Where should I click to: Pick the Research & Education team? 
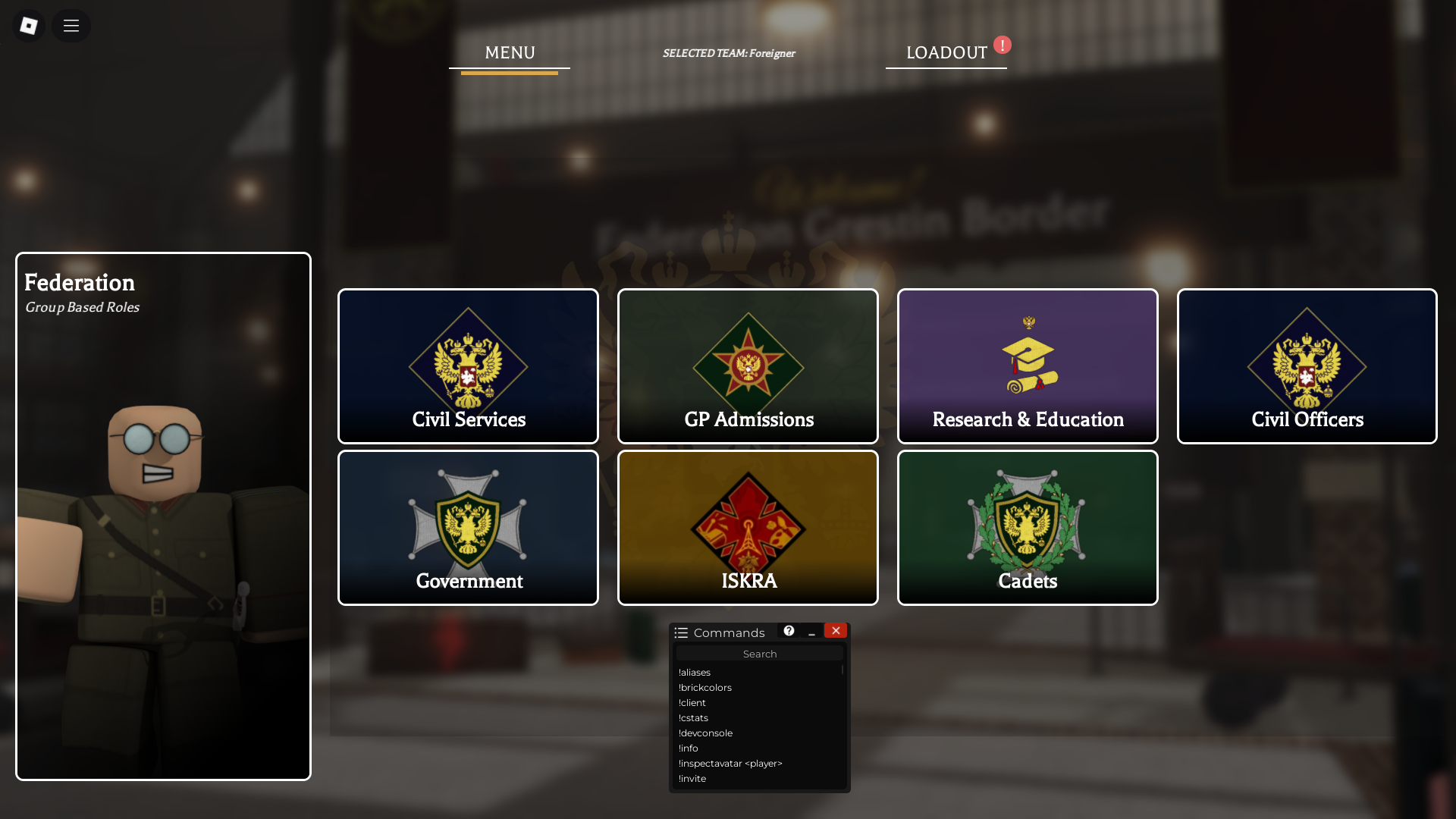point(1028,366)
